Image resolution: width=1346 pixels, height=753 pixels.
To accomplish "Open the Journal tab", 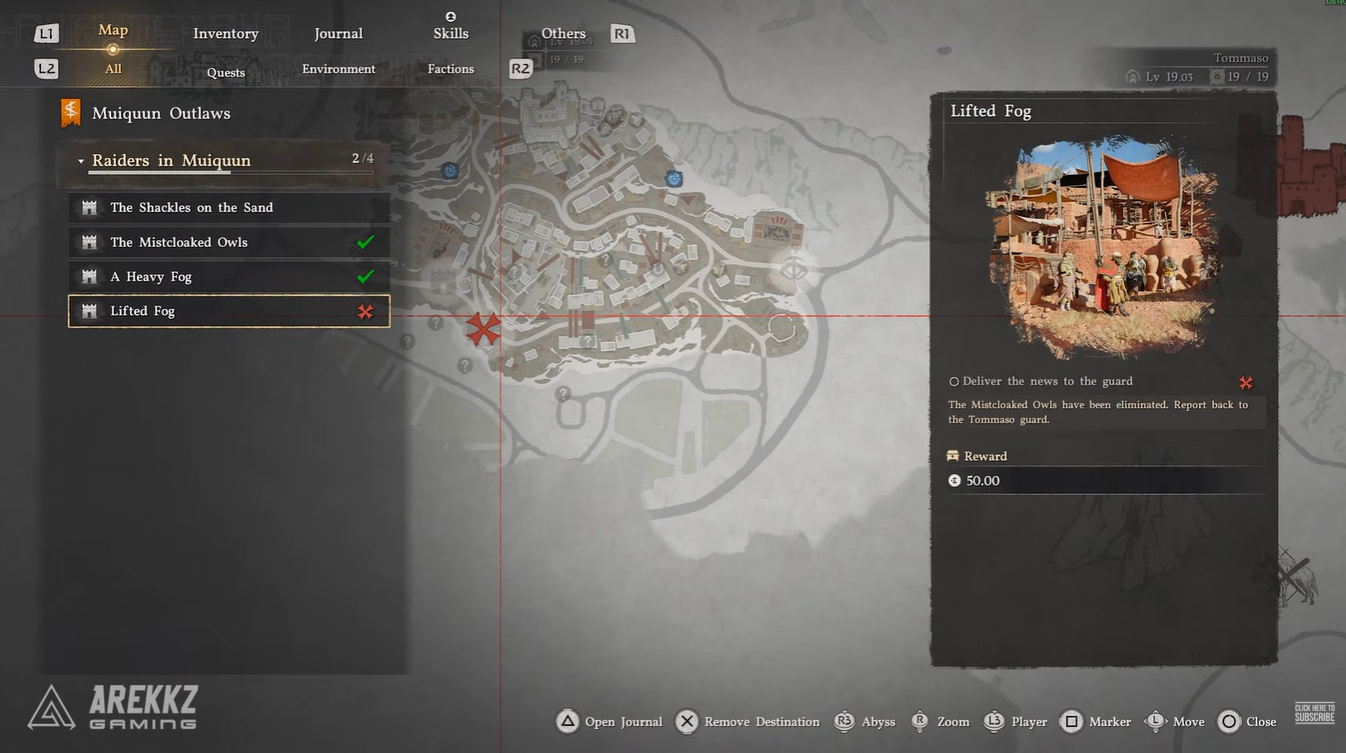I will coord(338,34).
